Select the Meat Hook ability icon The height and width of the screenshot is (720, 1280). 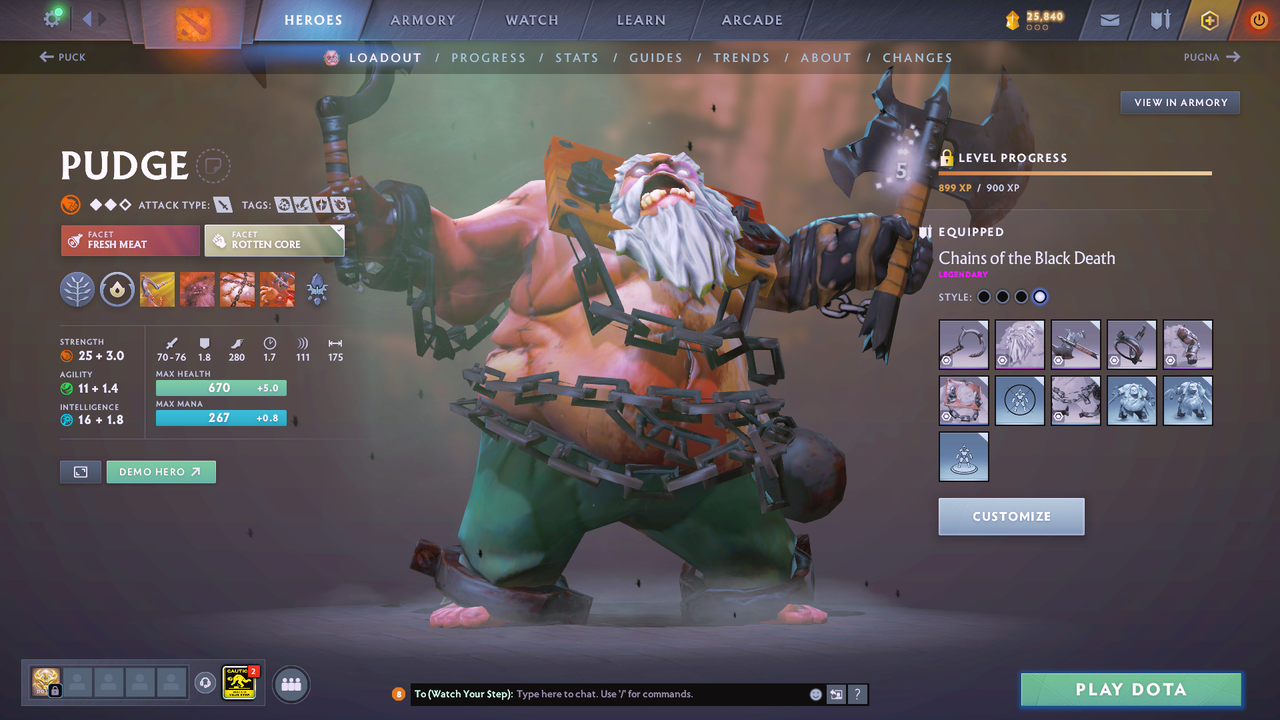157,289
